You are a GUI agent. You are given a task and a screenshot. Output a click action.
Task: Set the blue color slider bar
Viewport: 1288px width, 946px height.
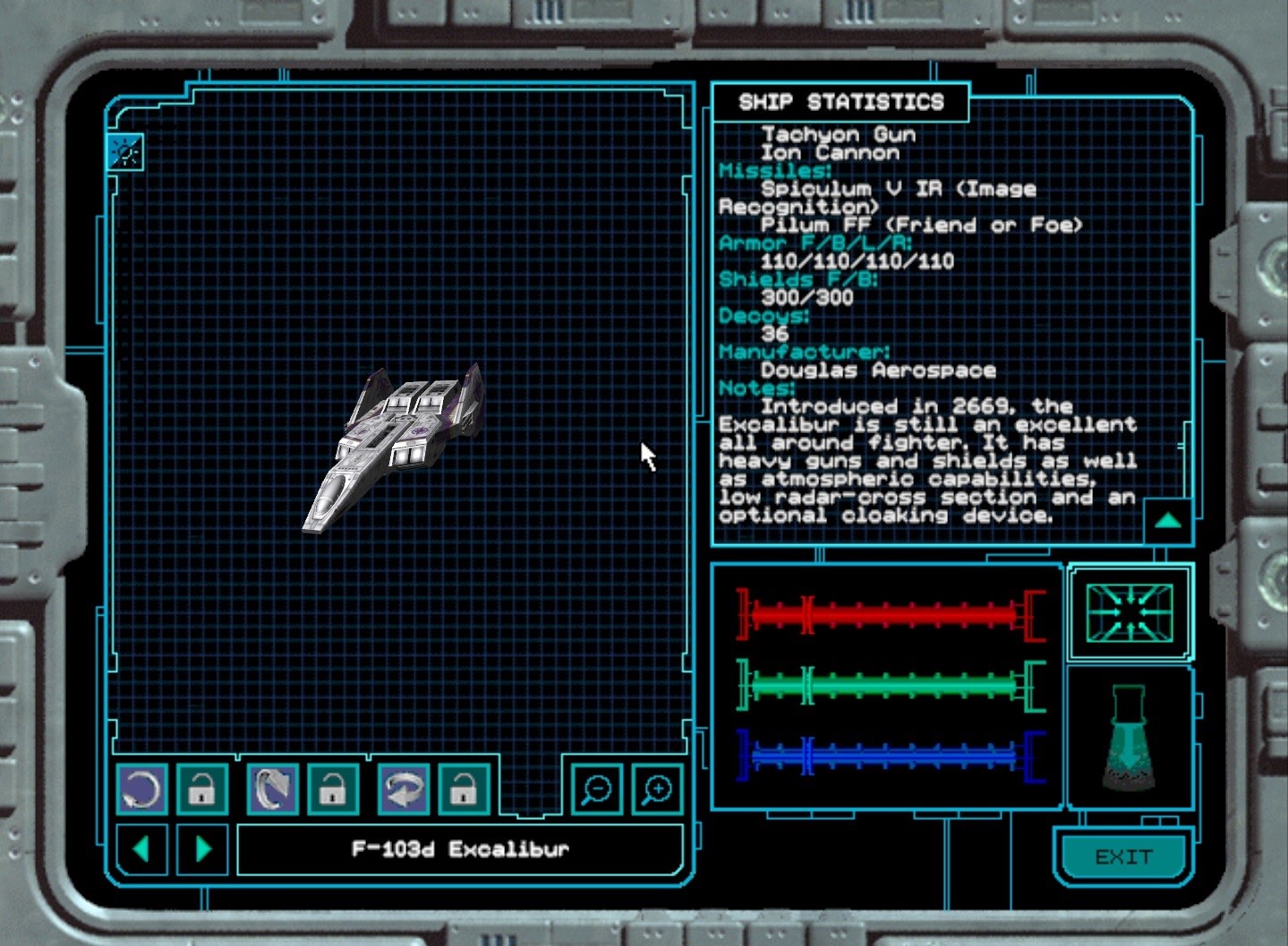coord(891,756)
